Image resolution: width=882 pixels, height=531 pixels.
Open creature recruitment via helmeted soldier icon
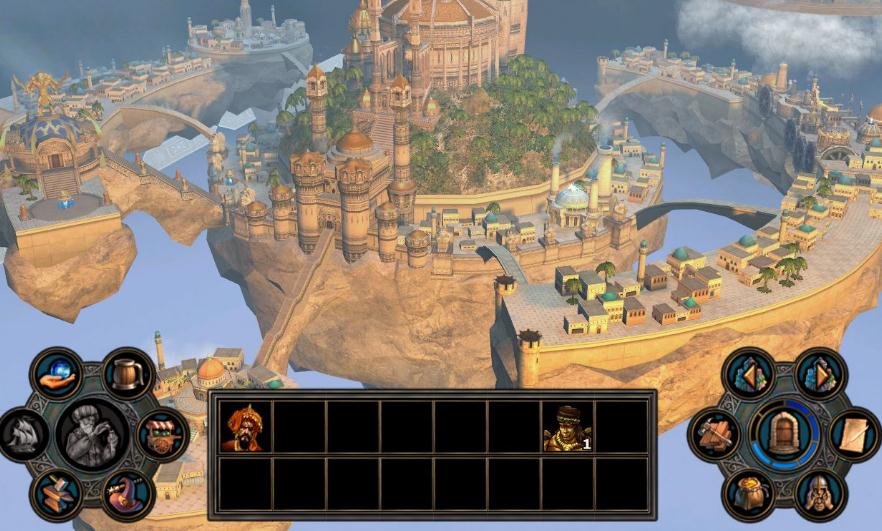[x=820, y=494]
